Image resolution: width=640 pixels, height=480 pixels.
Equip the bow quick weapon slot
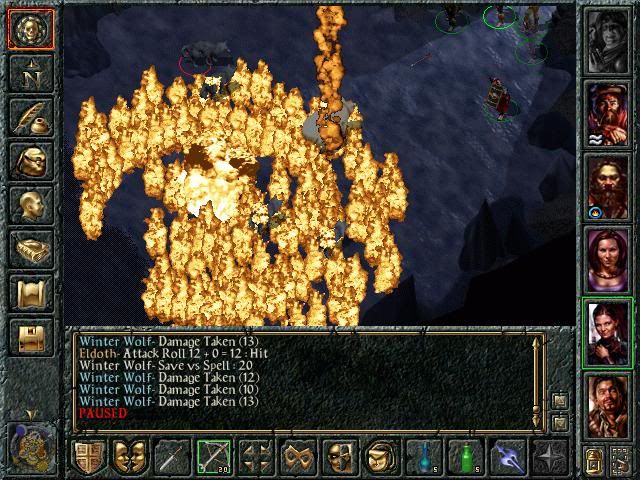coord(214,457)
